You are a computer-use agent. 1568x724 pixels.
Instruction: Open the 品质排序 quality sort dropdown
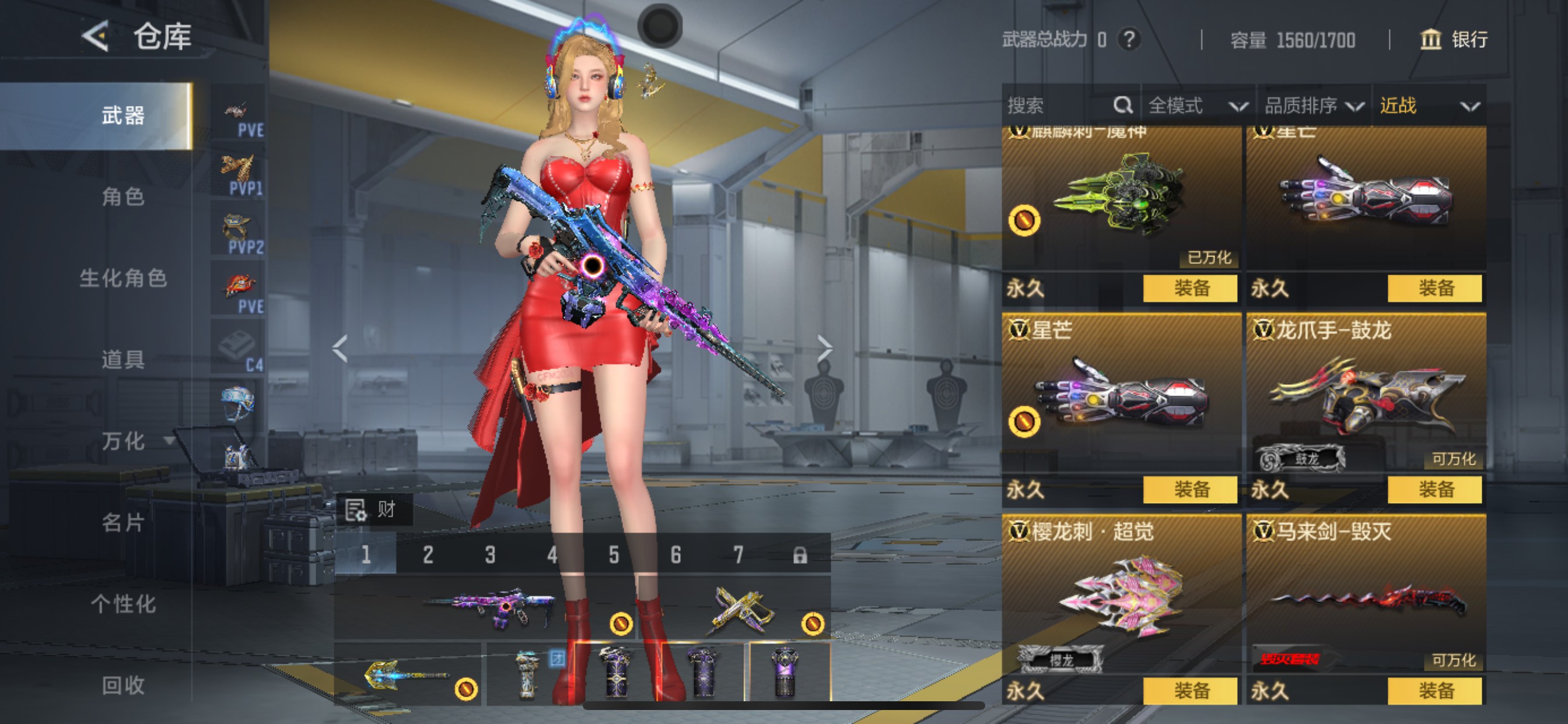tap(1314, 106)
